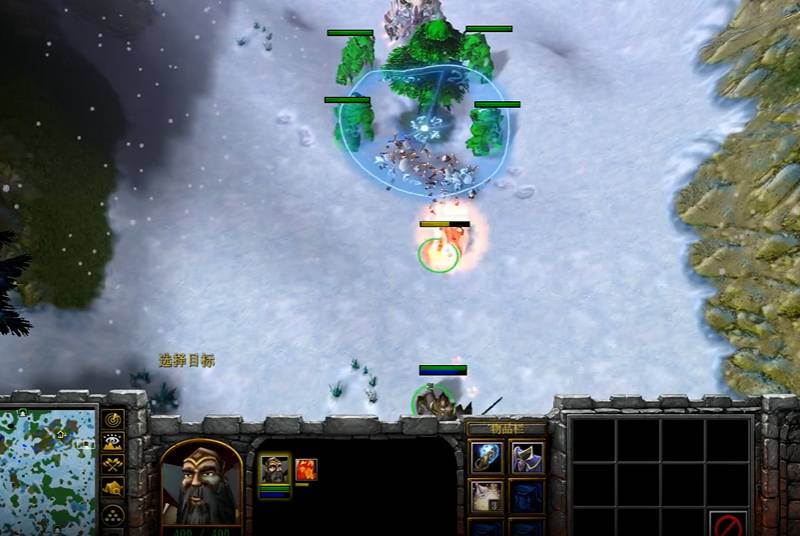Cancel targeting with the red cancel button
This screenshot has height=536, width=800.
click(x=728, y=523)
